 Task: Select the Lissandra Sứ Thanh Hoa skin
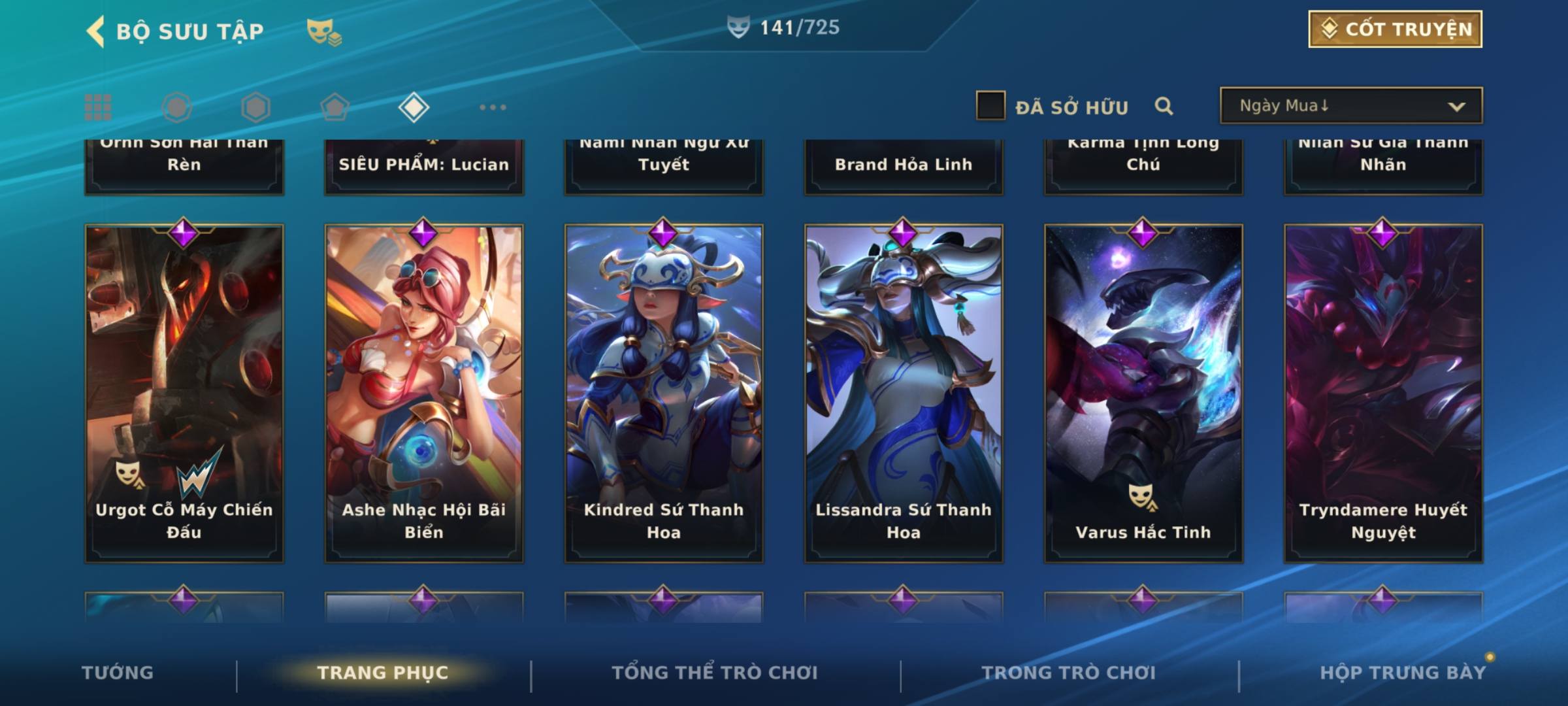(x=904, y=392)
